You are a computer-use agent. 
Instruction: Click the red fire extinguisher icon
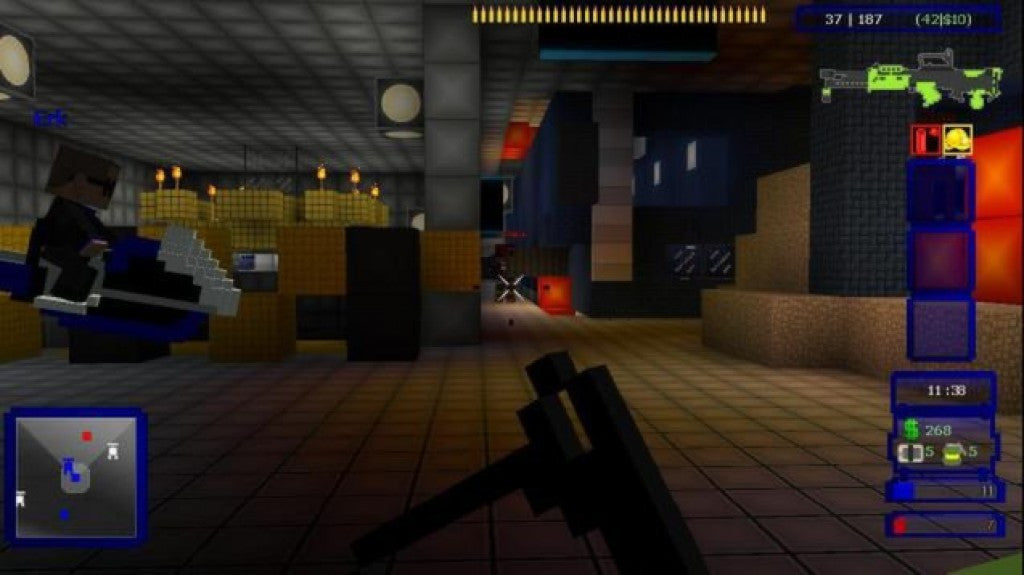pos(925,140)
